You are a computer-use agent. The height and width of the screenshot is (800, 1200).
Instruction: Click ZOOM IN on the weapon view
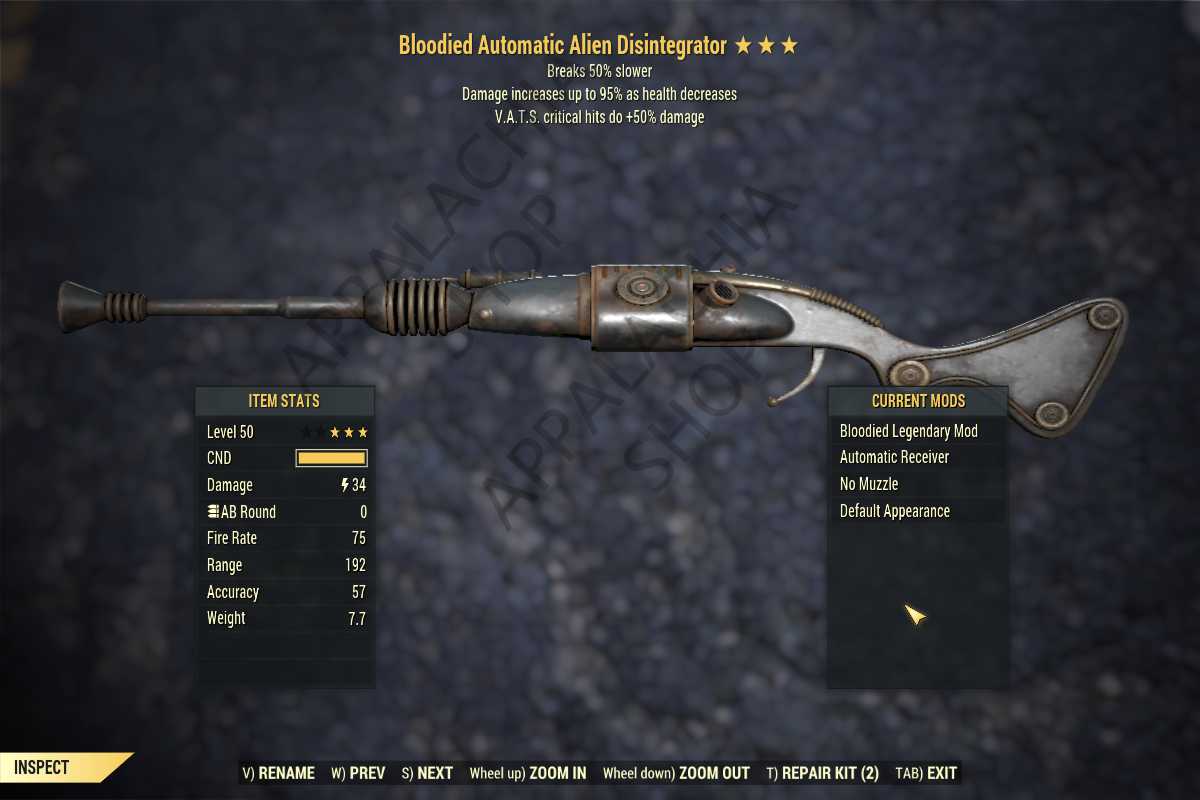click(528, 773)
